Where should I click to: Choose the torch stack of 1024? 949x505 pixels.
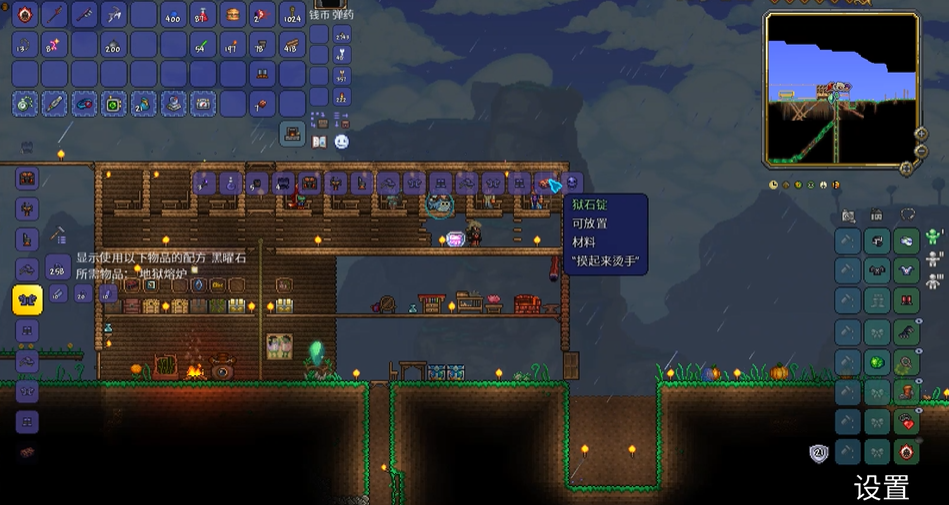pyautogui.click(x=292, y=14)
